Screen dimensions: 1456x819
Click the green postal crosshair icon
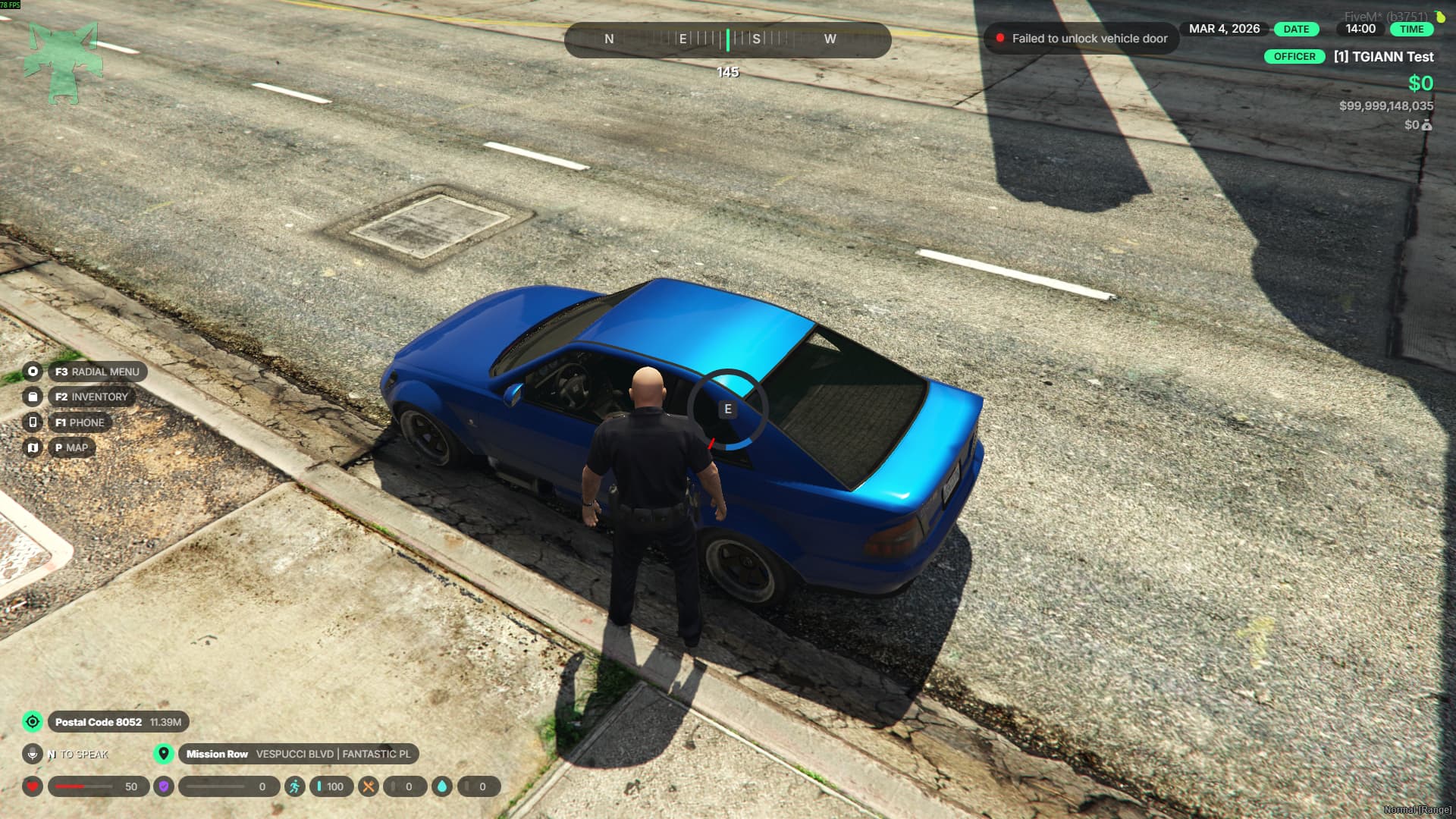click(x=33, y=722)
